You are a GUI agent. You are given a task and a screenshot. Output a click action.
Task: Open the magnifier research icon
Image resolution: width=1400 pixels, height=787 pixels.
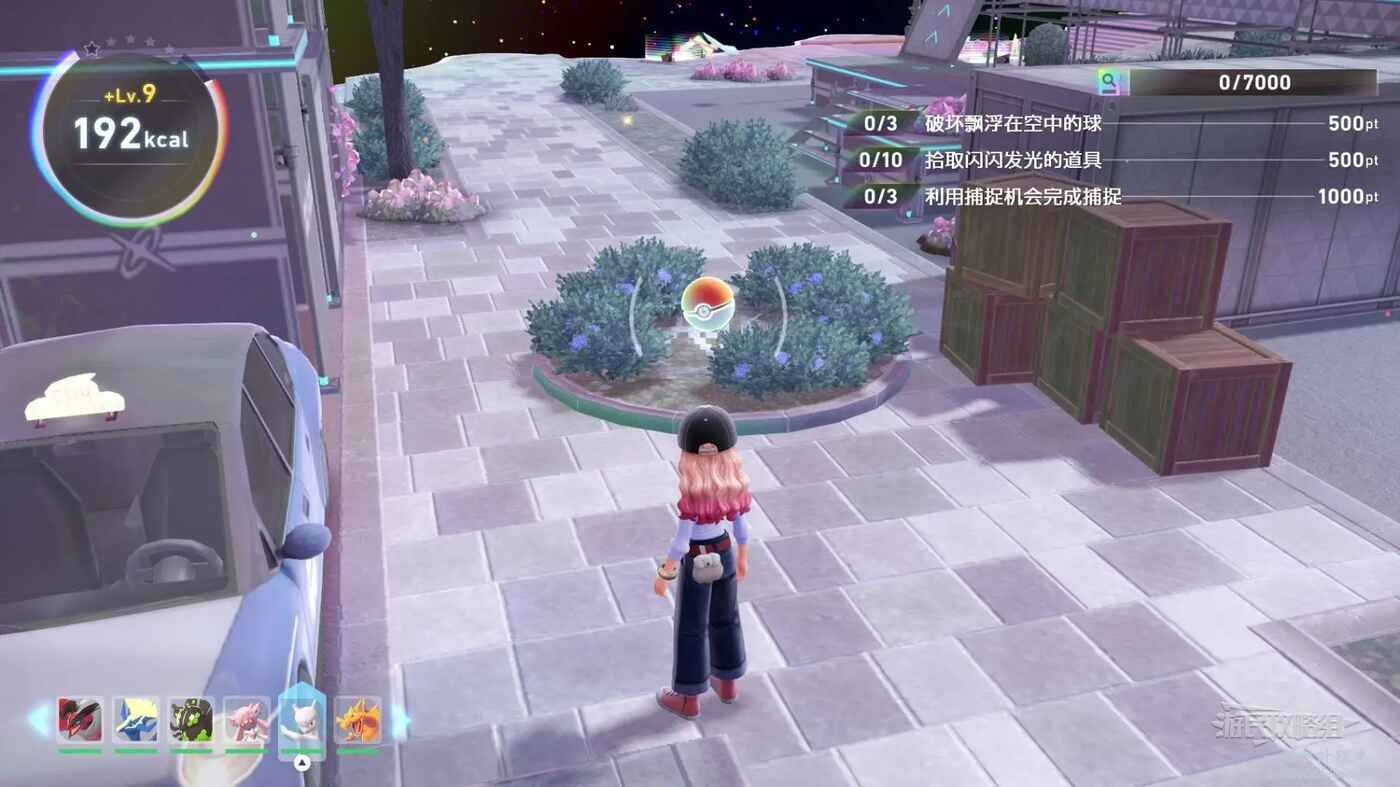(1108, 82)
